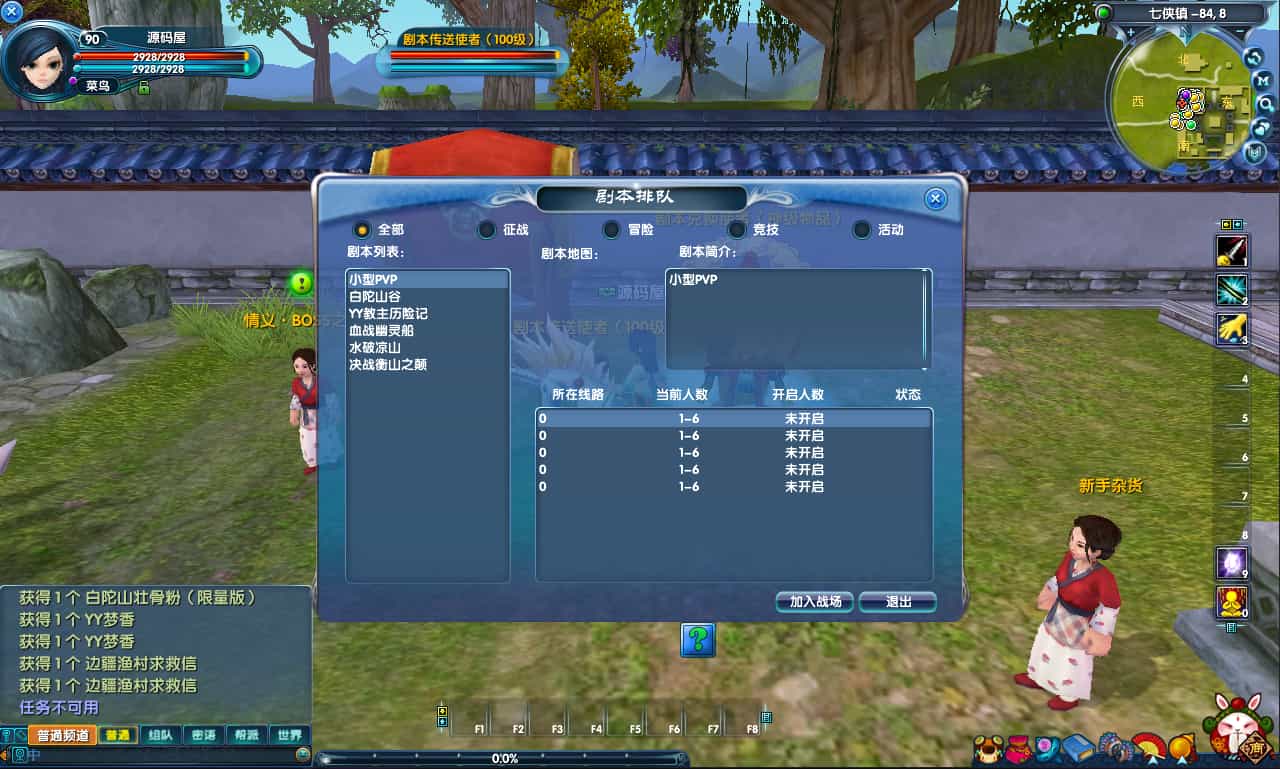This screenshot has height=769, width=1280.
Task: Click the red fan icon at bottom right
Action: click(x=1147, y=748)
